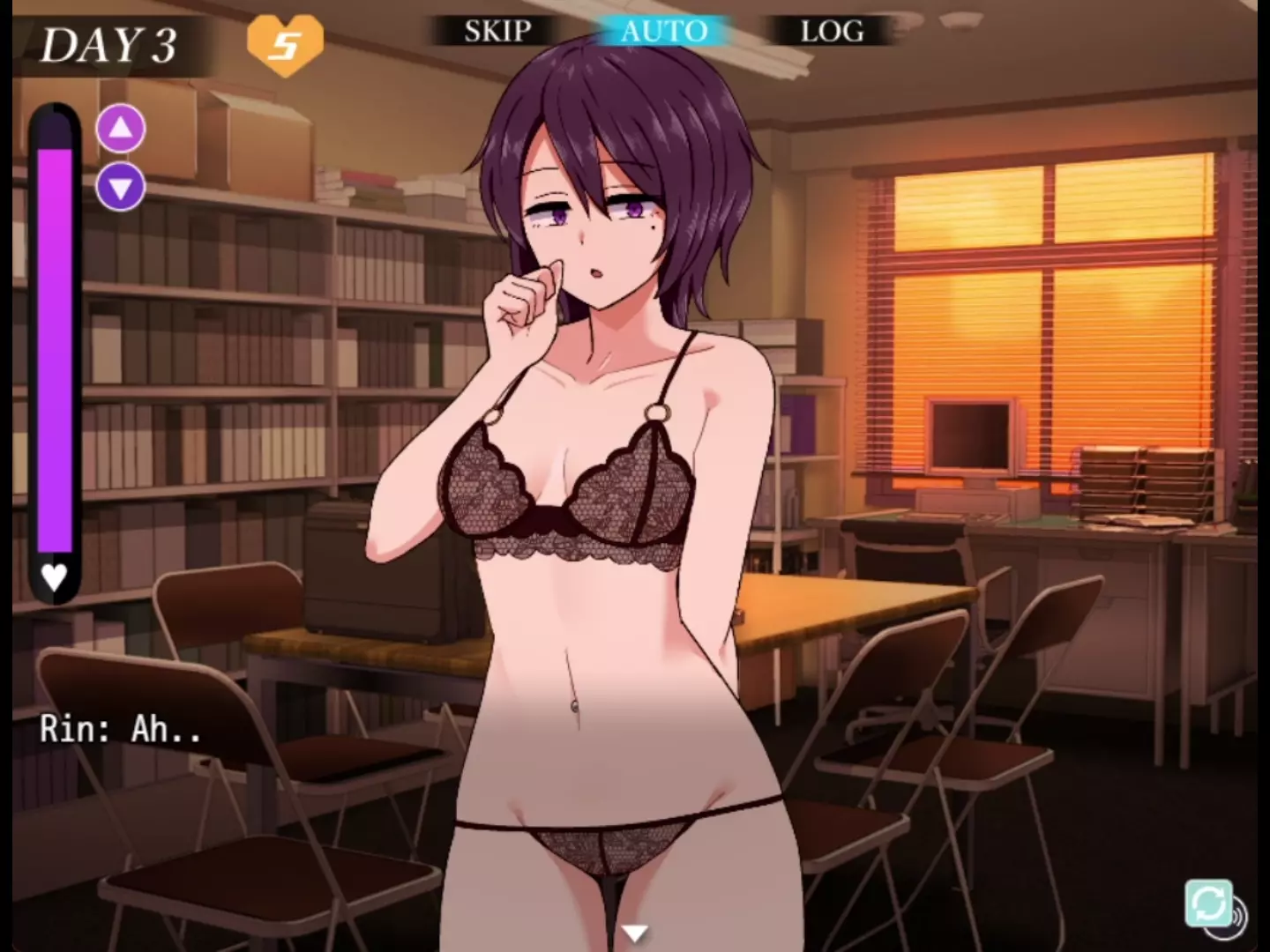This screenshot has height=952, width=1270.
Task: Tap the teal rotate icon
Action: tap(1208, 903)
